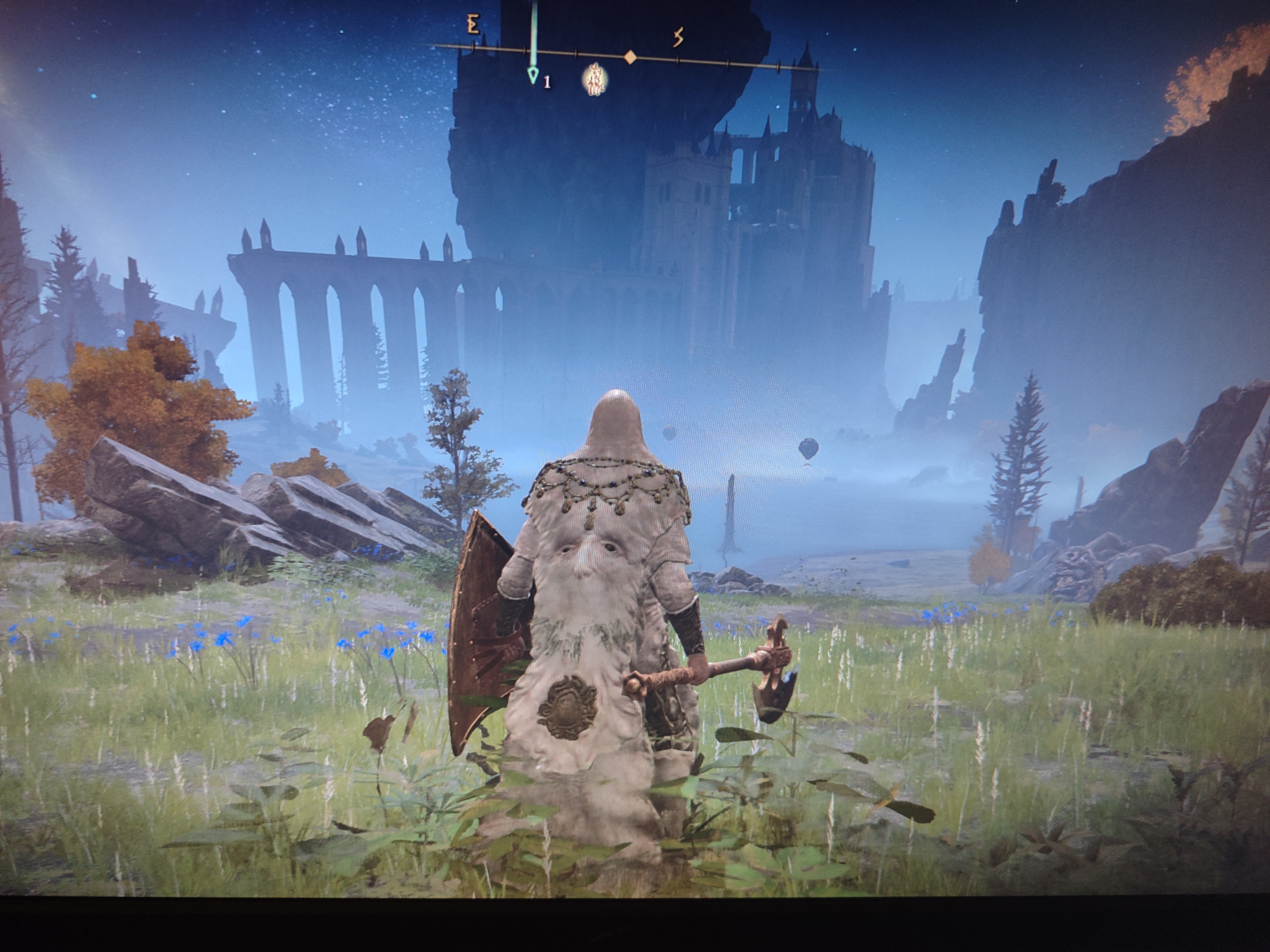Click the South rune on the compass bar
Viewport: 1270px width, 952px height.
click(x=678, y=38)
